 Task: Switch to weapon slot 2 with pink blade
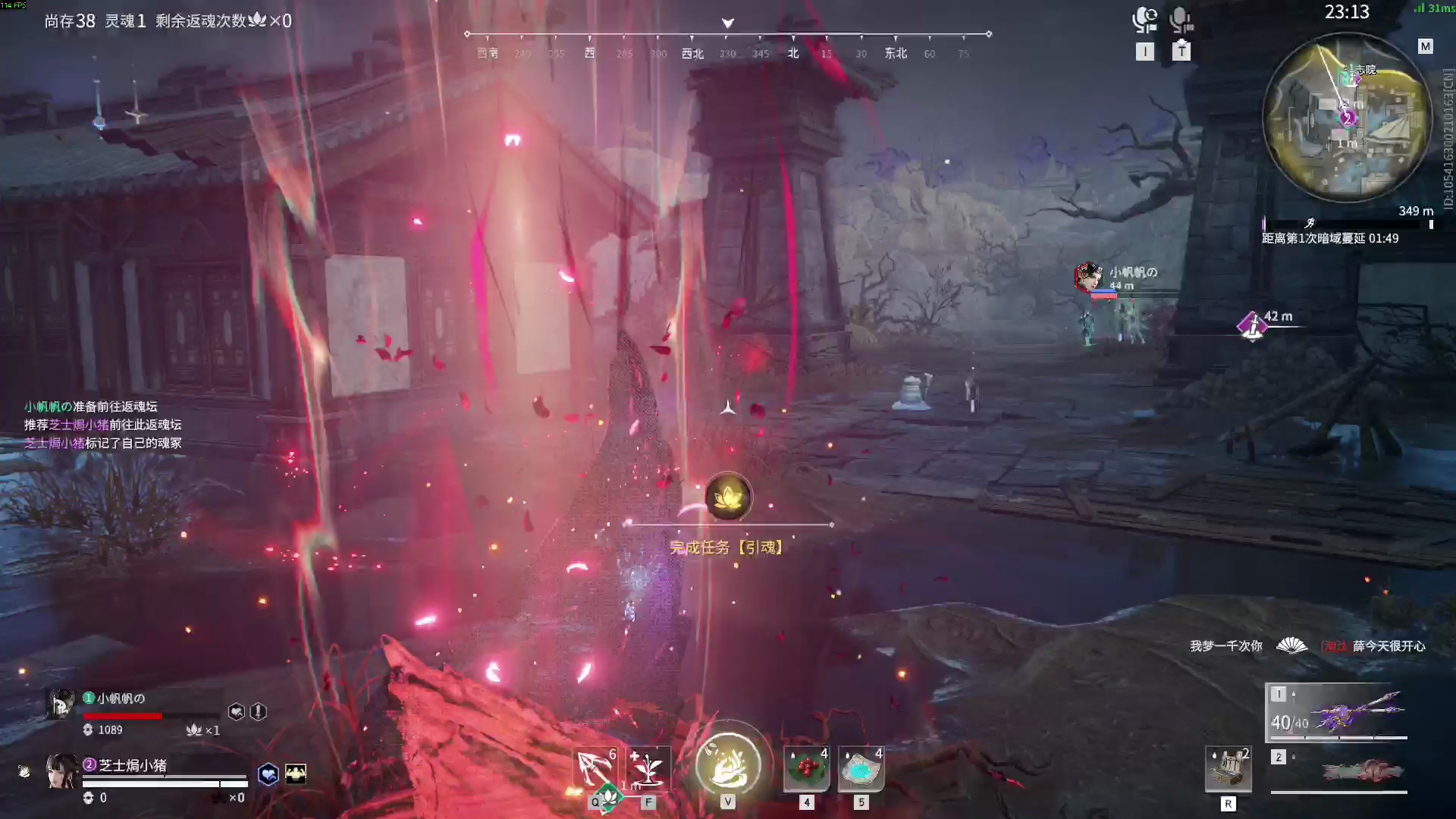pos(1338,770)
